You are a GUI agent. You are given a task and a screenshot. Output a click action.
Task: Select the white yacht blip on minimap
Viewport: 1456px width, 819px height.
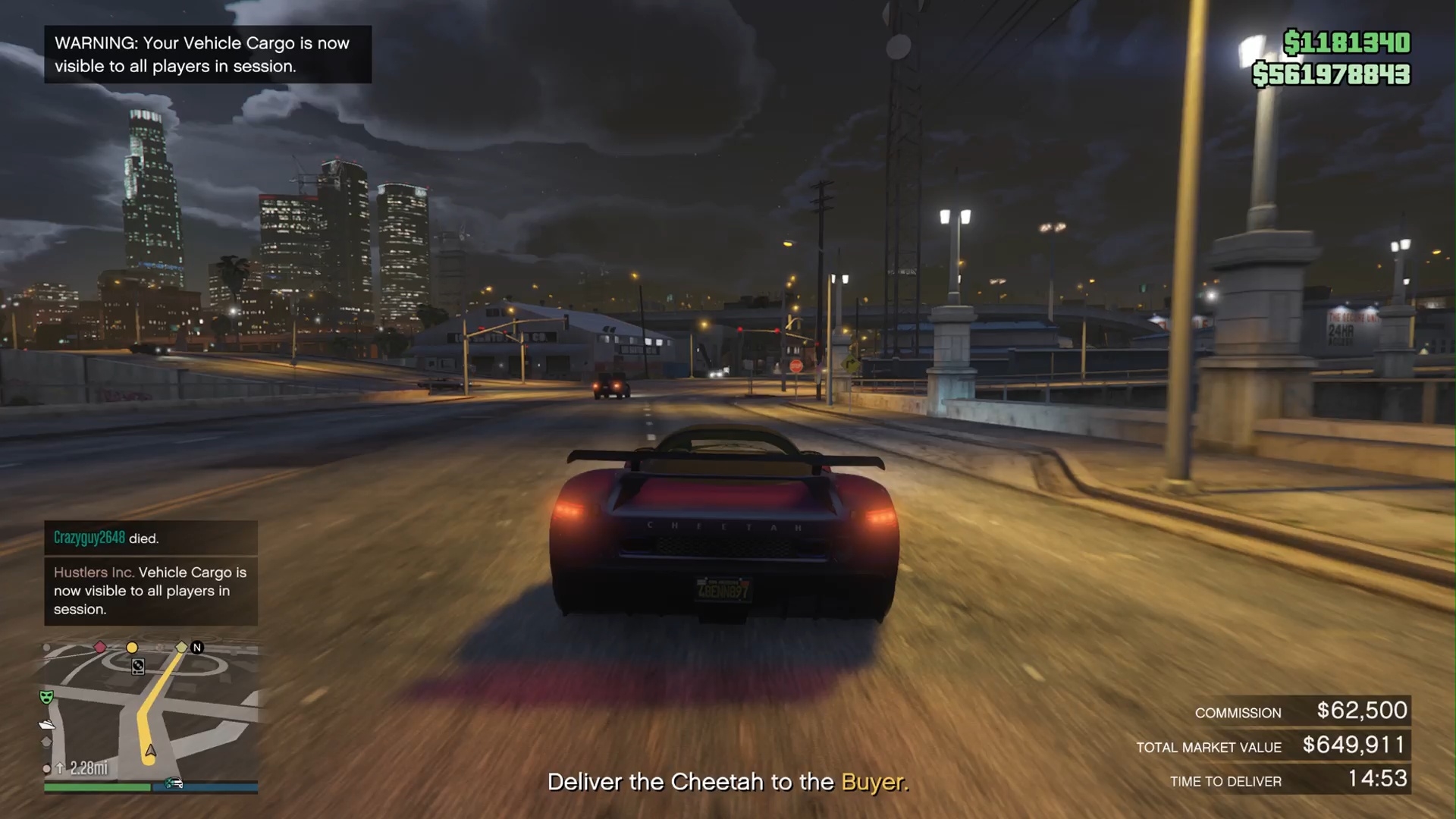tap(47, 724)
